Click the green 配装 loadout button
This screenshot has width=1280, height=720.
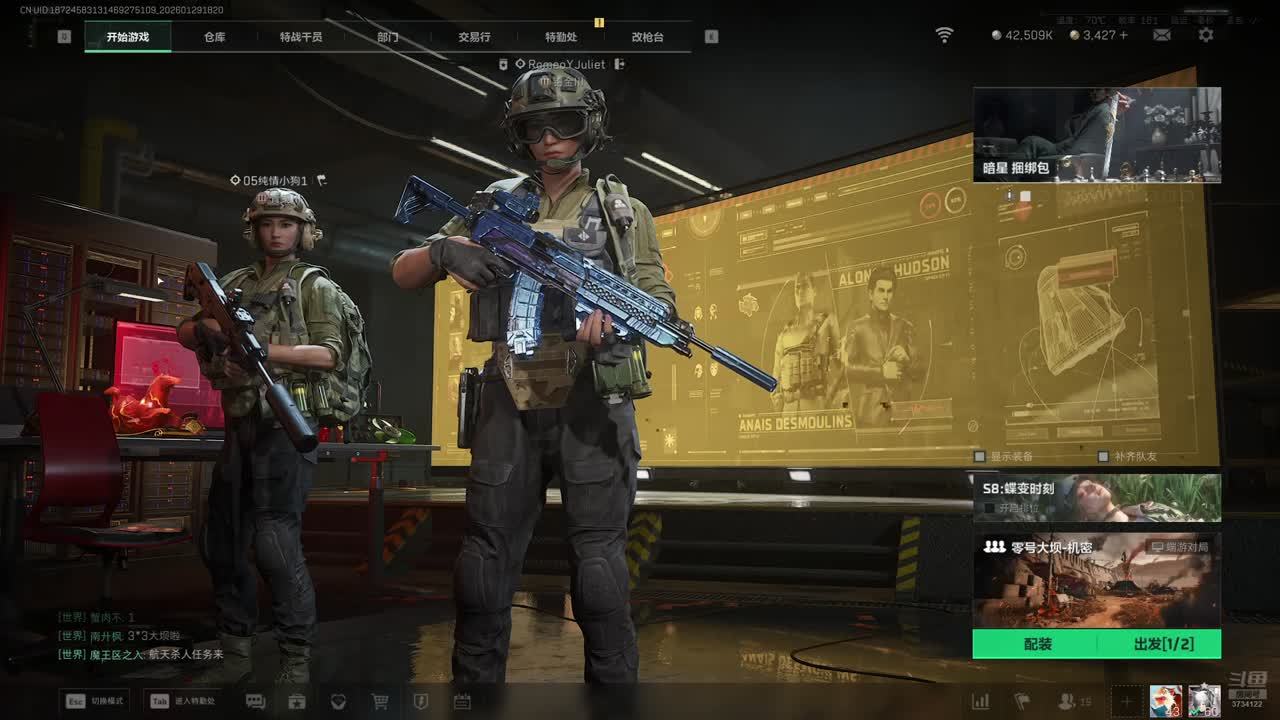(x=1037, y=644)
